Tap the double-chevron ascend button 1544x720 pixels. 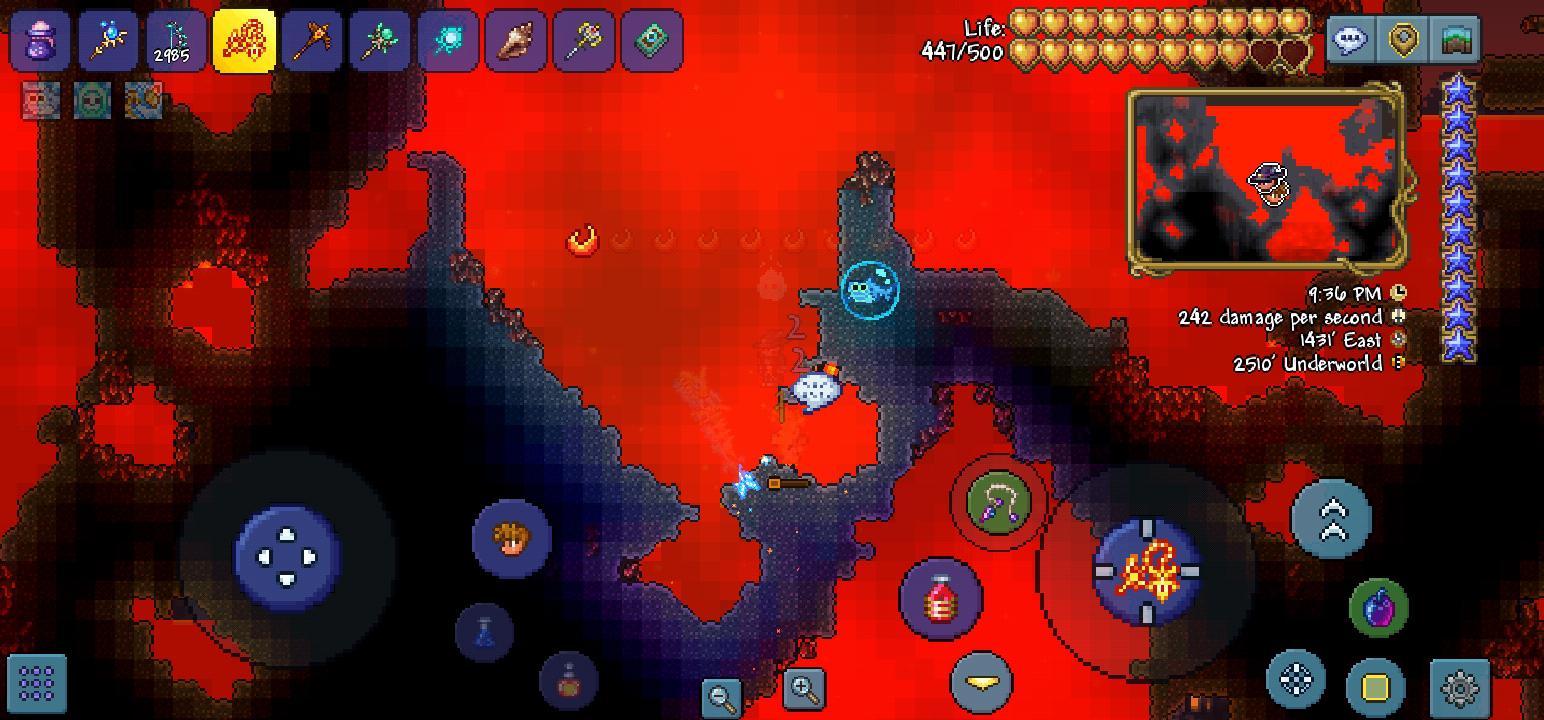1330,520
